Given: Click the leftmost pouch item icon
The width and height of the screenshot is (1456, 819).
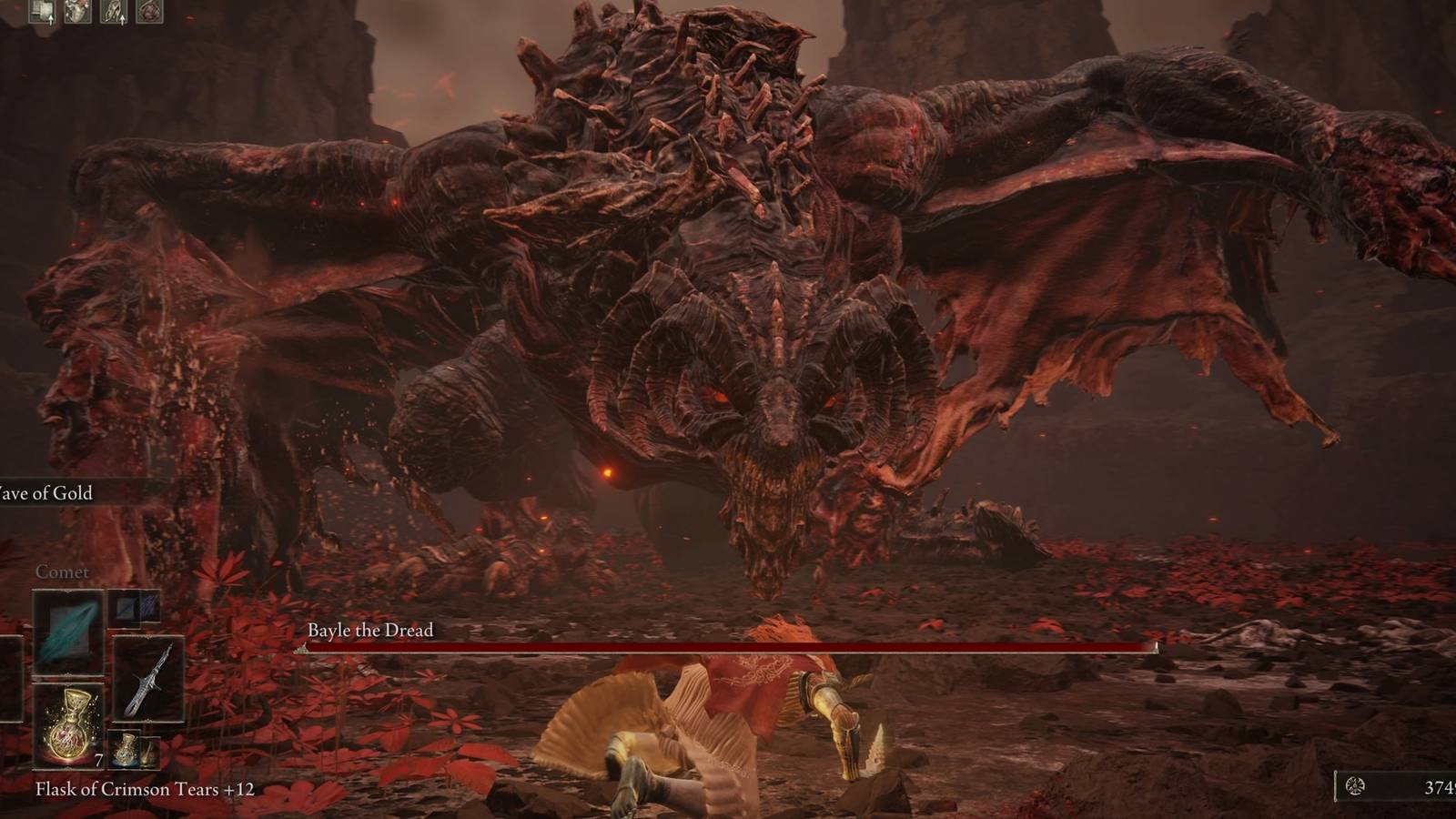Looking at the screenshot, I should tap(42, 11).
